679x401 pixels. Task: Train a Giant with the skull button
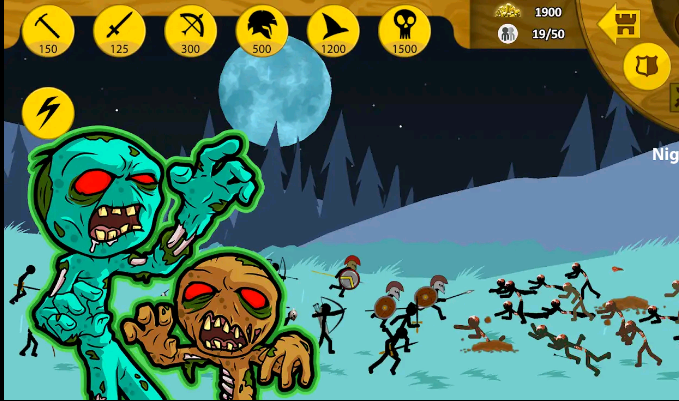coord(405,30)
